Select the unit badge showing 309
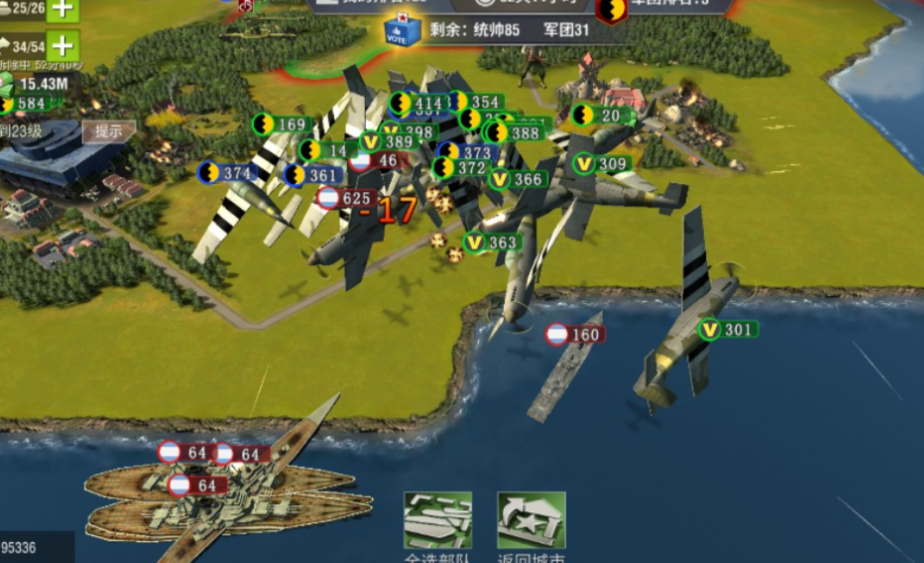Image resolution: width=924 pixels, height=563 pixels. [602, 163]
